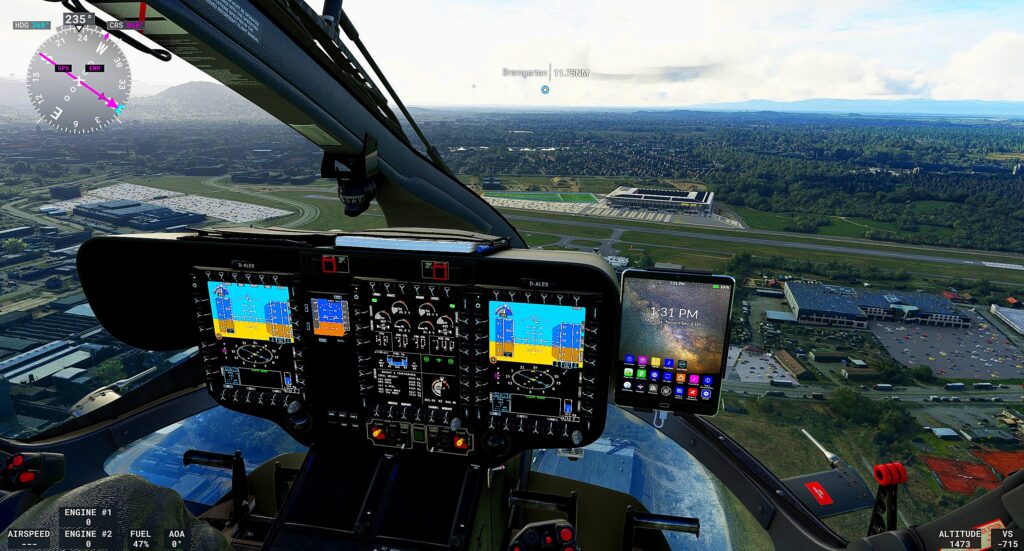Select the left pilot primary flight display
The height and width of the screenshot is (551, 1024).
click(249, 311)
